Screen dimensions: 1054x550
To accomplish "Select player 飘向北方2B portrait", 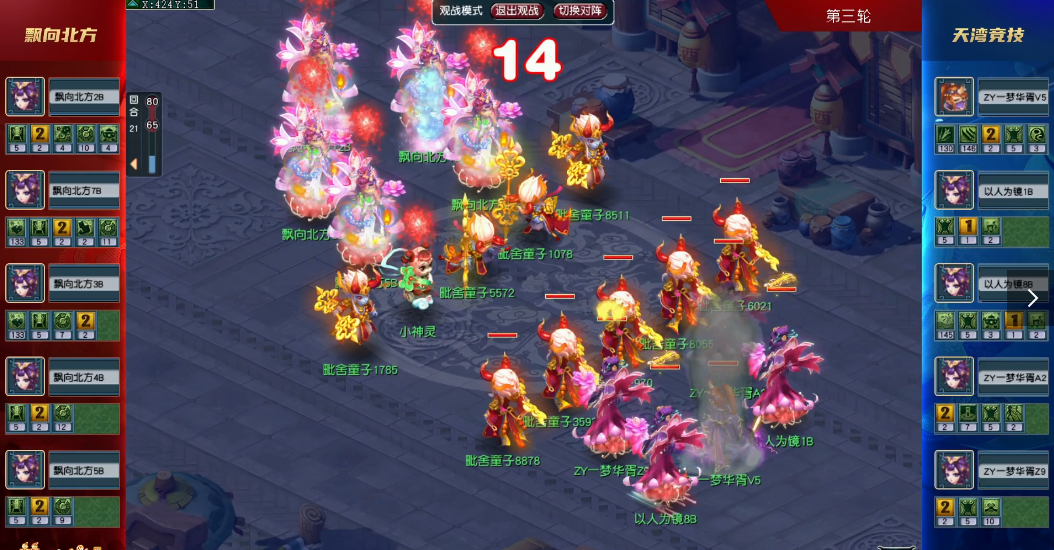I will (25, 97).
